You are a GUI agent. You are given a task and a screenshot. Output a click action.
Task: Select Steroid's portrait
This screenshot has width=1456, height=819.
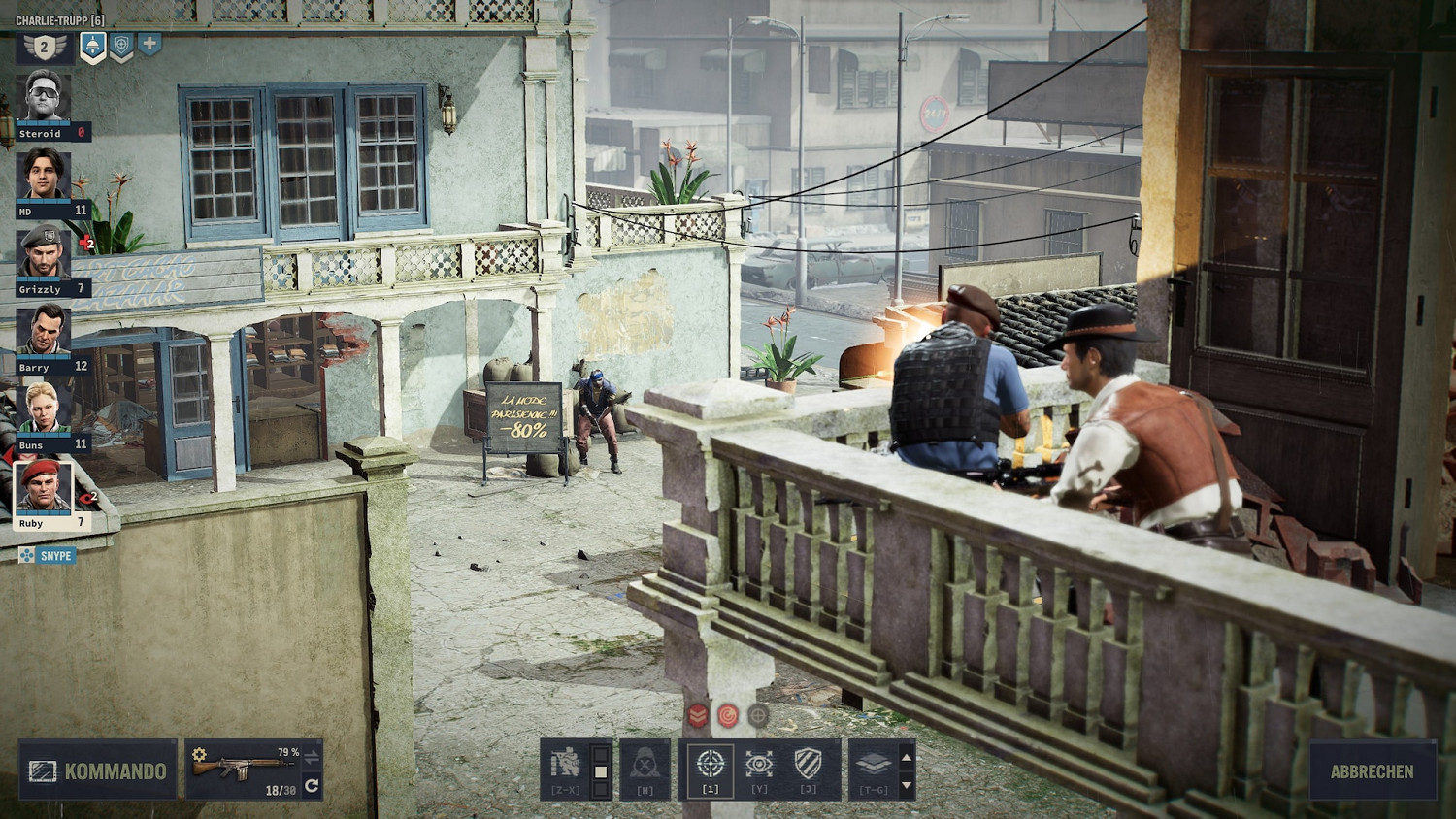tap(44, 97)
